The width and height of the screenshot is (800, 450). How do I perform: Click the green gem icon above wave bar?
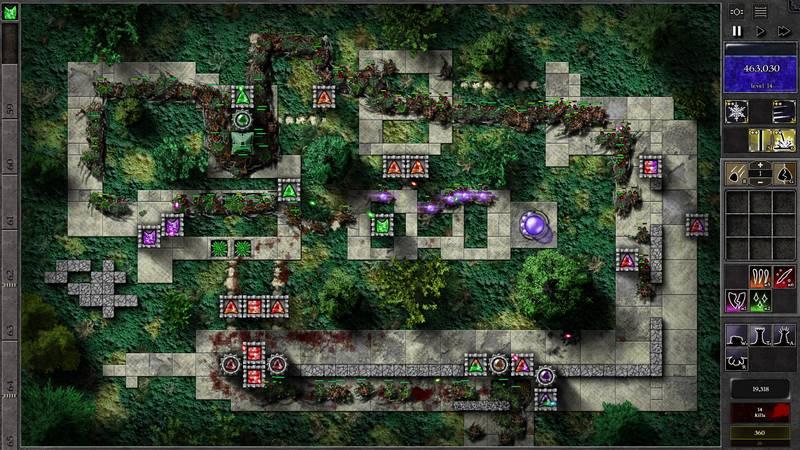click(x=10, y=11)
